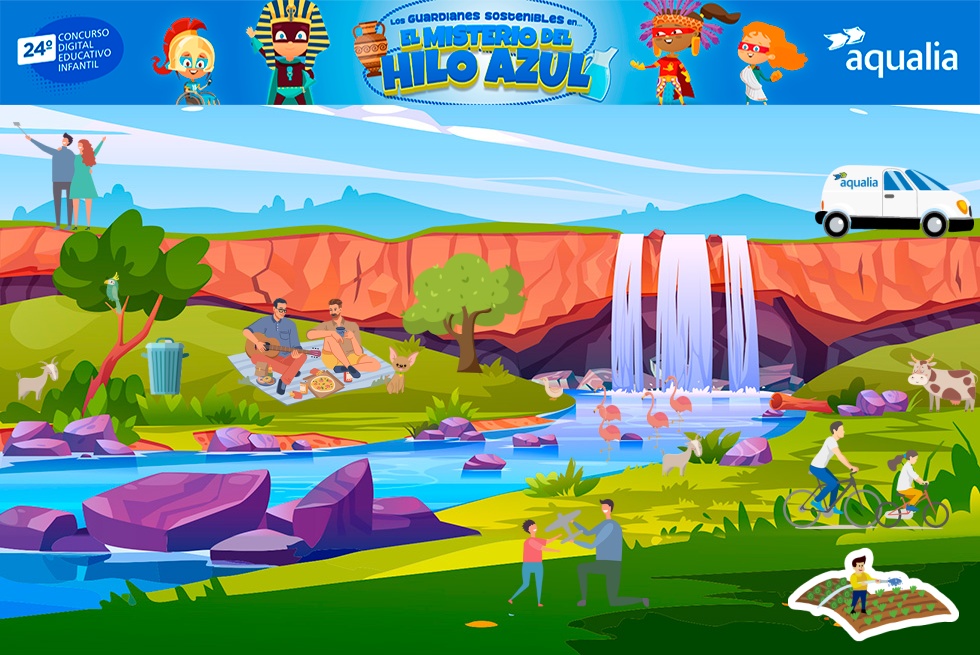Click the Aqualia logo in the banner

[890, 52]
